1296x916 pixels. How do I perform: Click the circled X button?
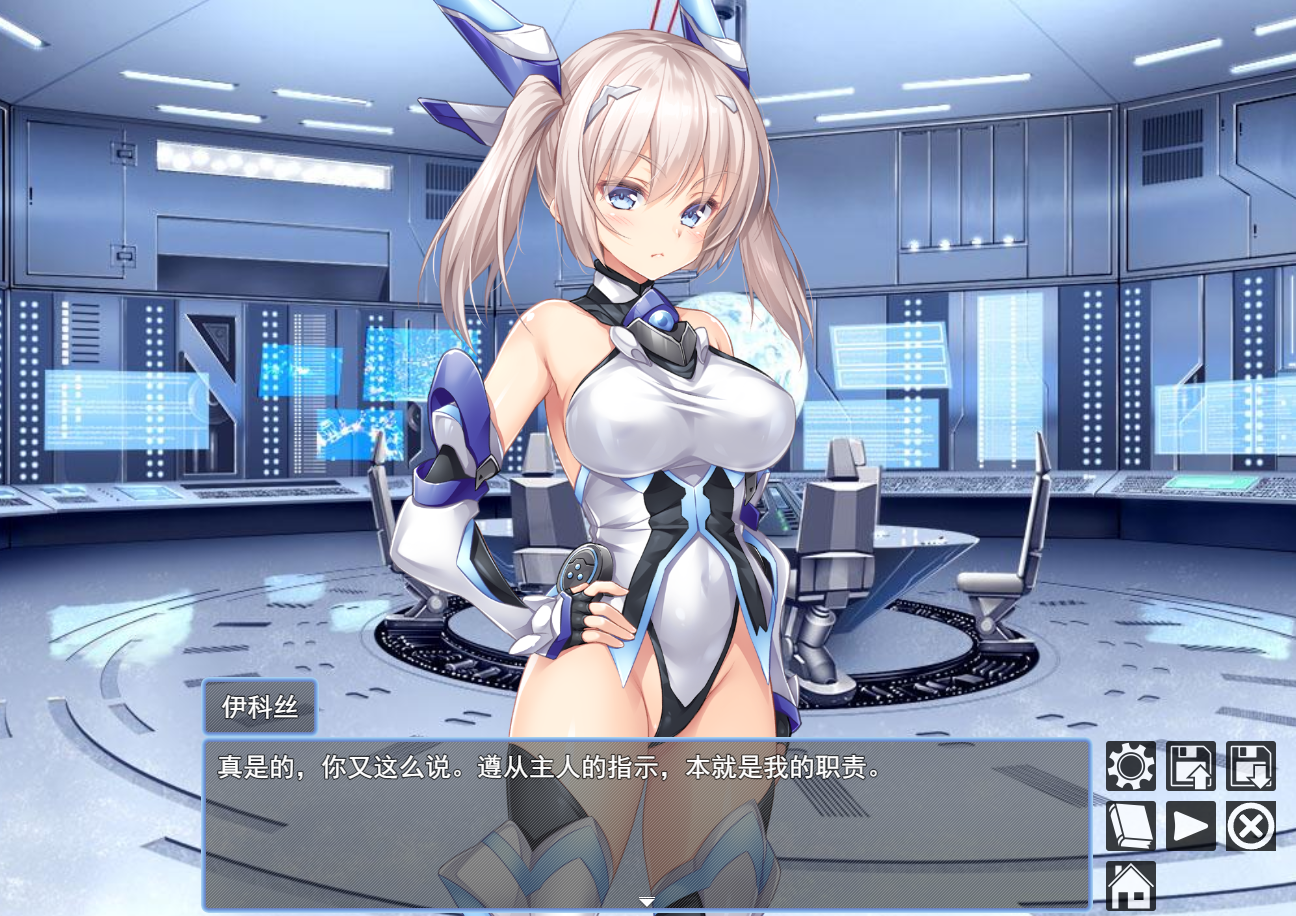tap(1251, 826)
